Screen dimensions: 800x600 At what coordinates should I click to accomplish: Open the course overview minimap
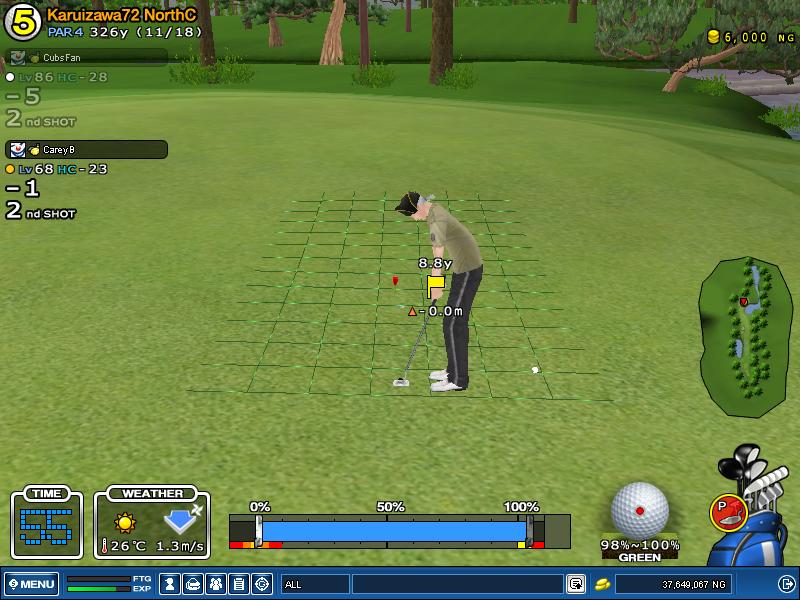pos(746,338)
